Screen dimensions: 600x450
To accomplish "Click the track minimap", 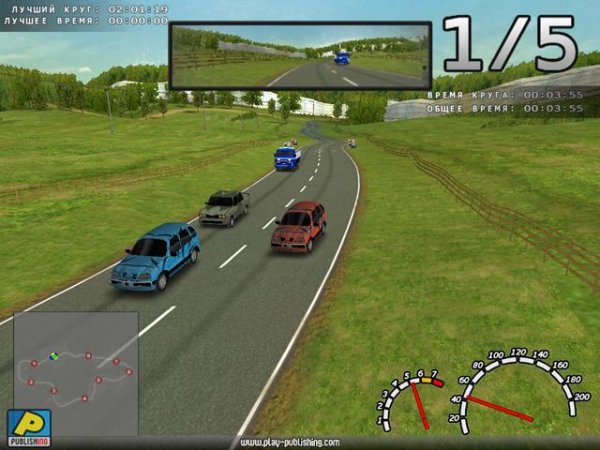I will pyautogui.click(x=75, y=372).
